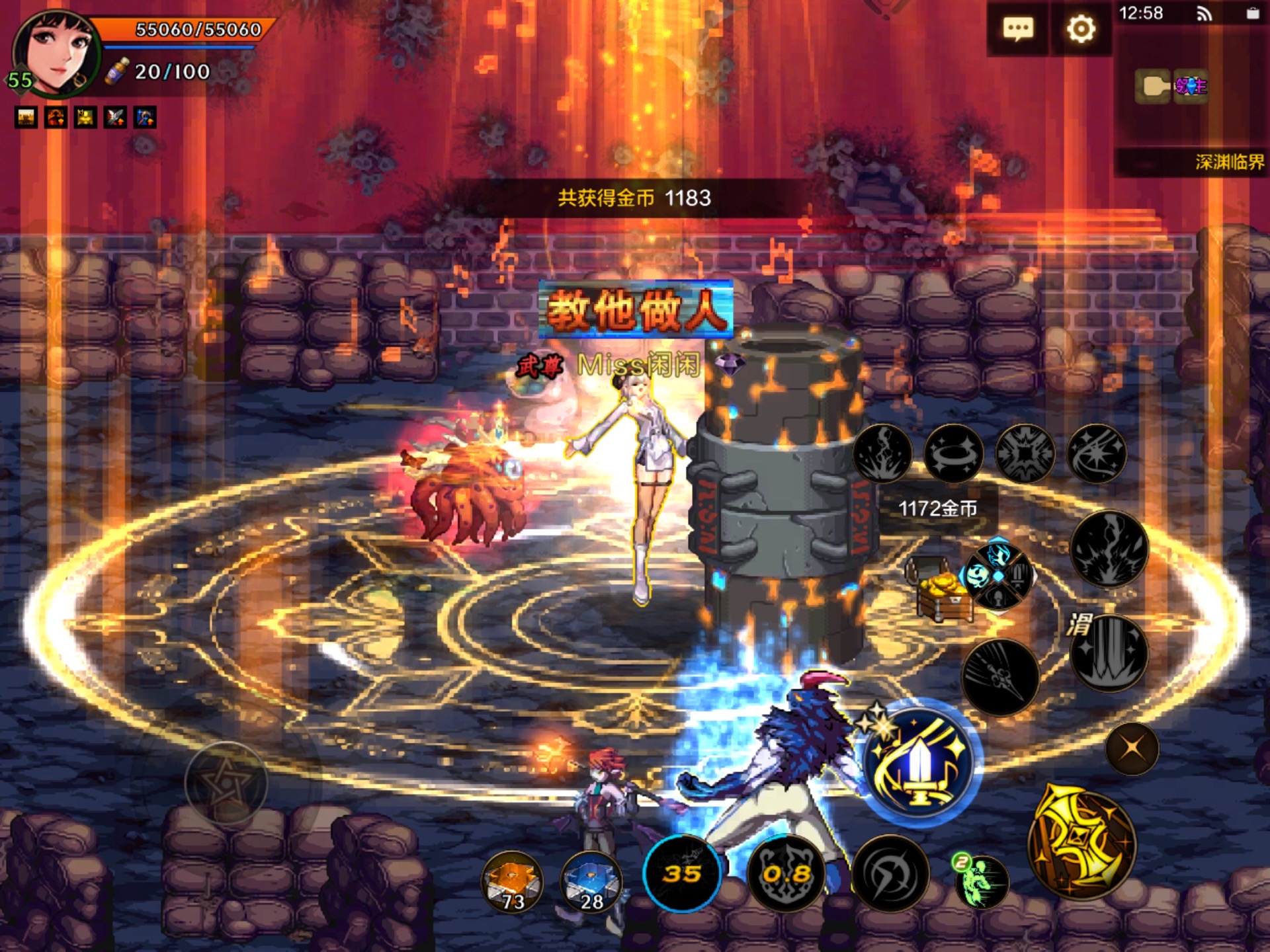Activate the lightning-slash circle skill
1270x952 pixels.
click(x=890, y=873)
